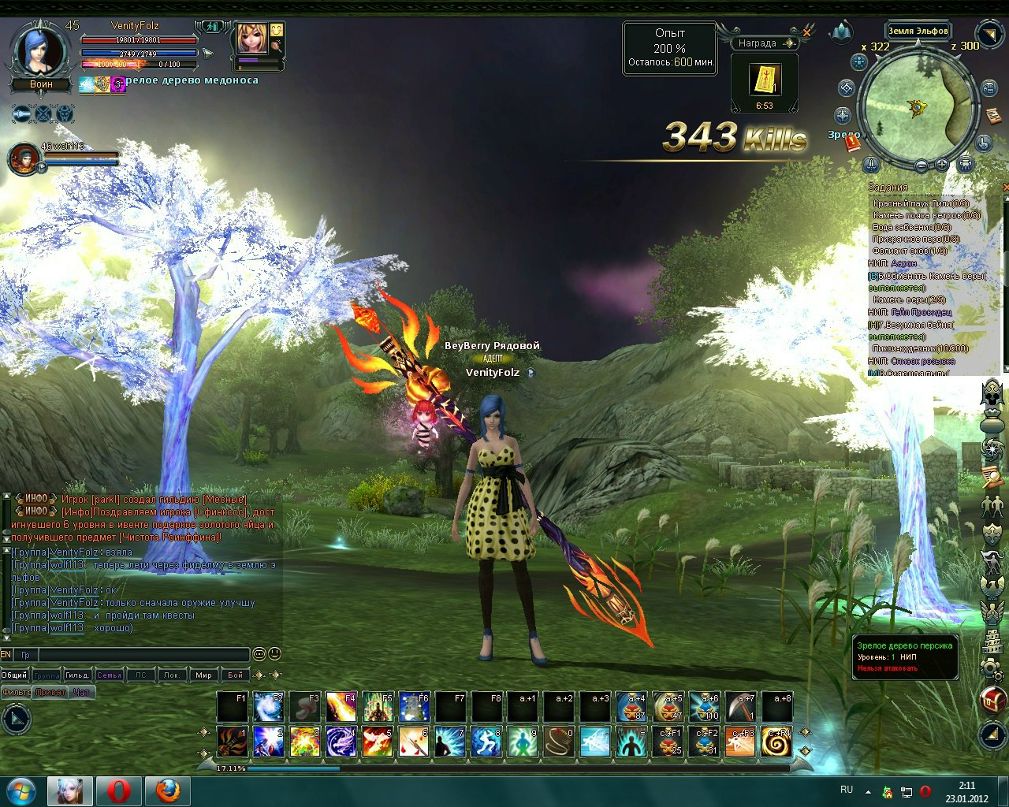Use the pickaxe item in the hotbar
Screen dimensions: 1009x807
coord(741,706)
